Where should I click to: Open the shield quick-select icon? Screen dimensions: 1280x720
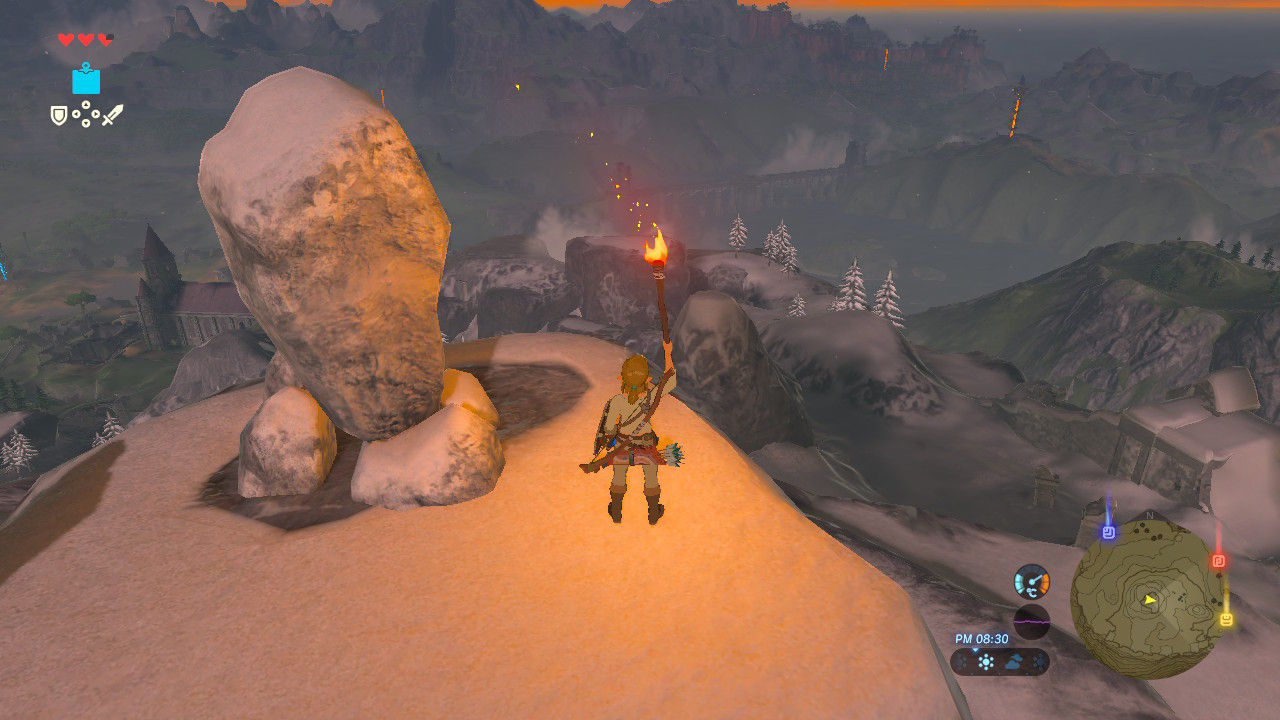click(59, 116)
